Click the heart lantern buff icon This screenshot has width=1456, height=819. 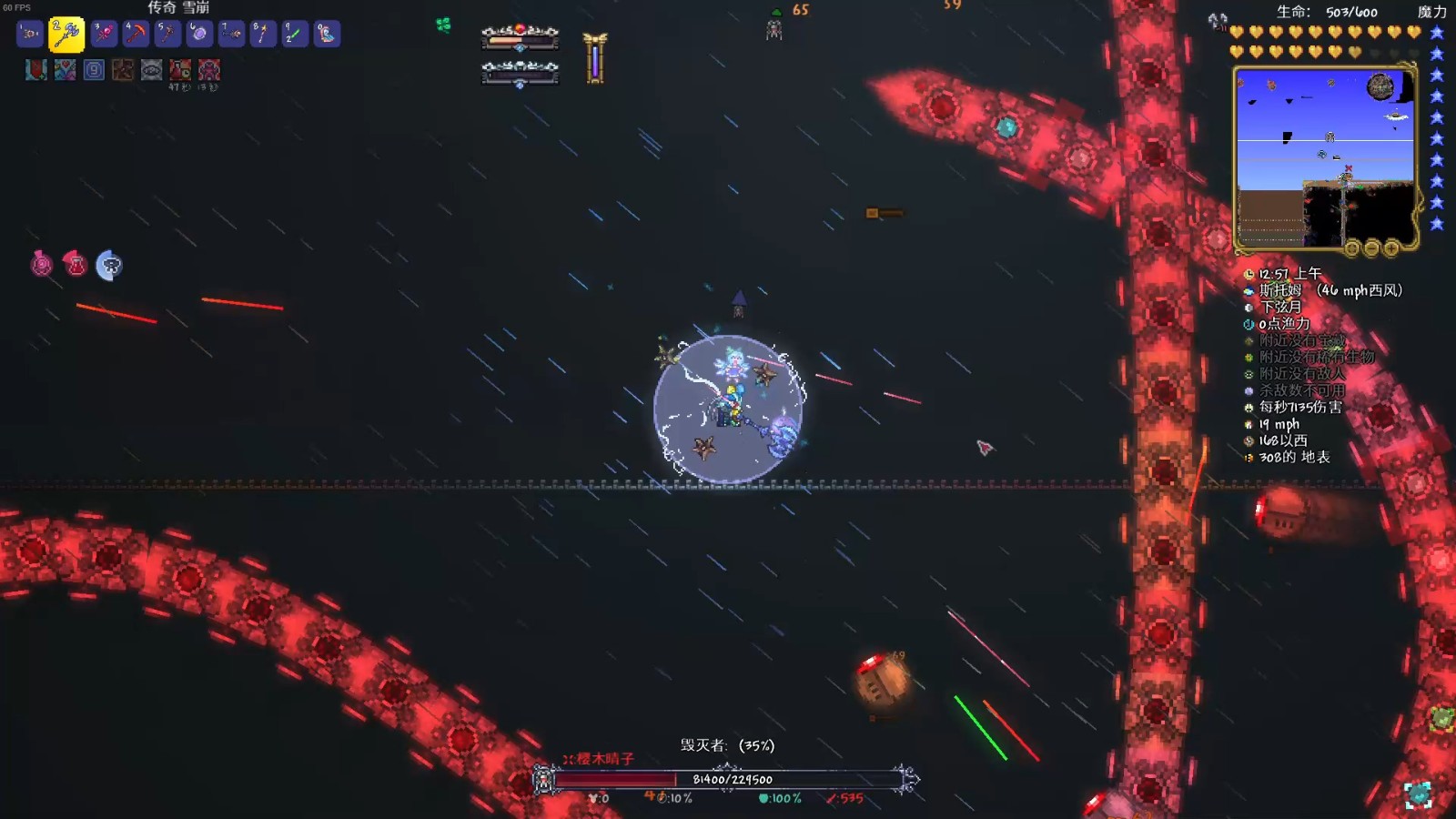[x=65, y=70]
